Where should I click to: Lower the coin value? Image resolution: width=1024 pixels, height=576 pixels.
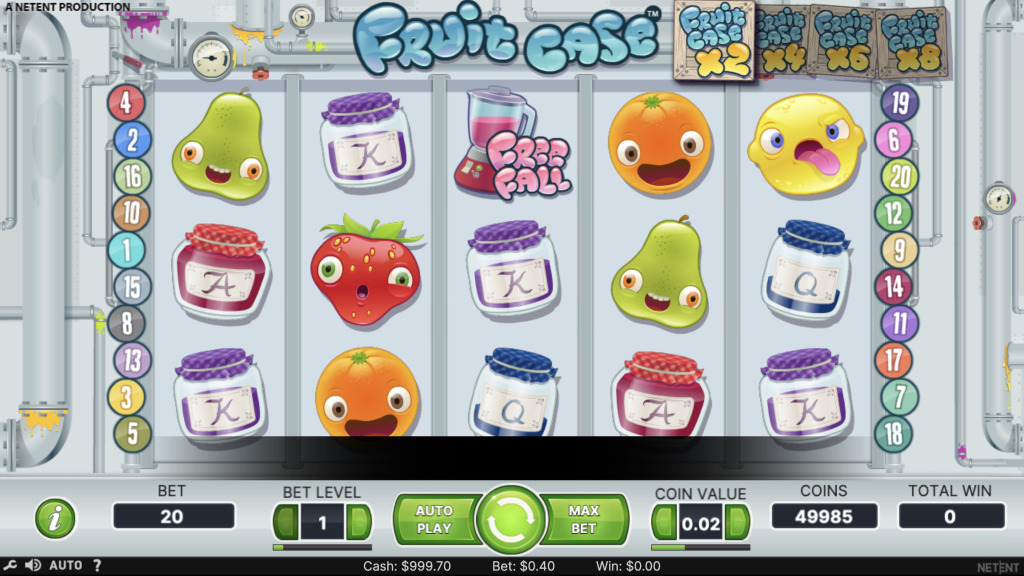(x=664, y=521)
